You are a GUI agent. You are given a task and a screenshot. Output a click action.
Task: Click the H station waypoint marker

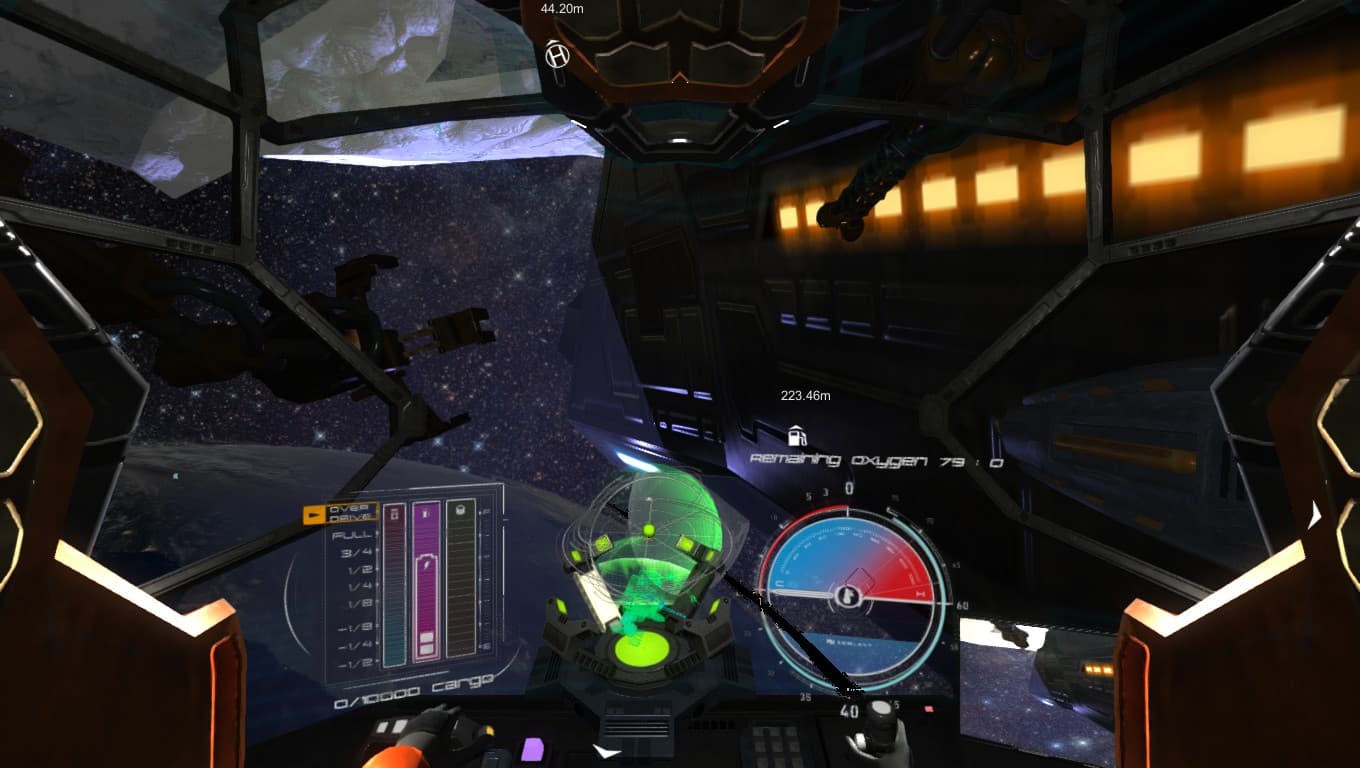[x=557, y=56]
